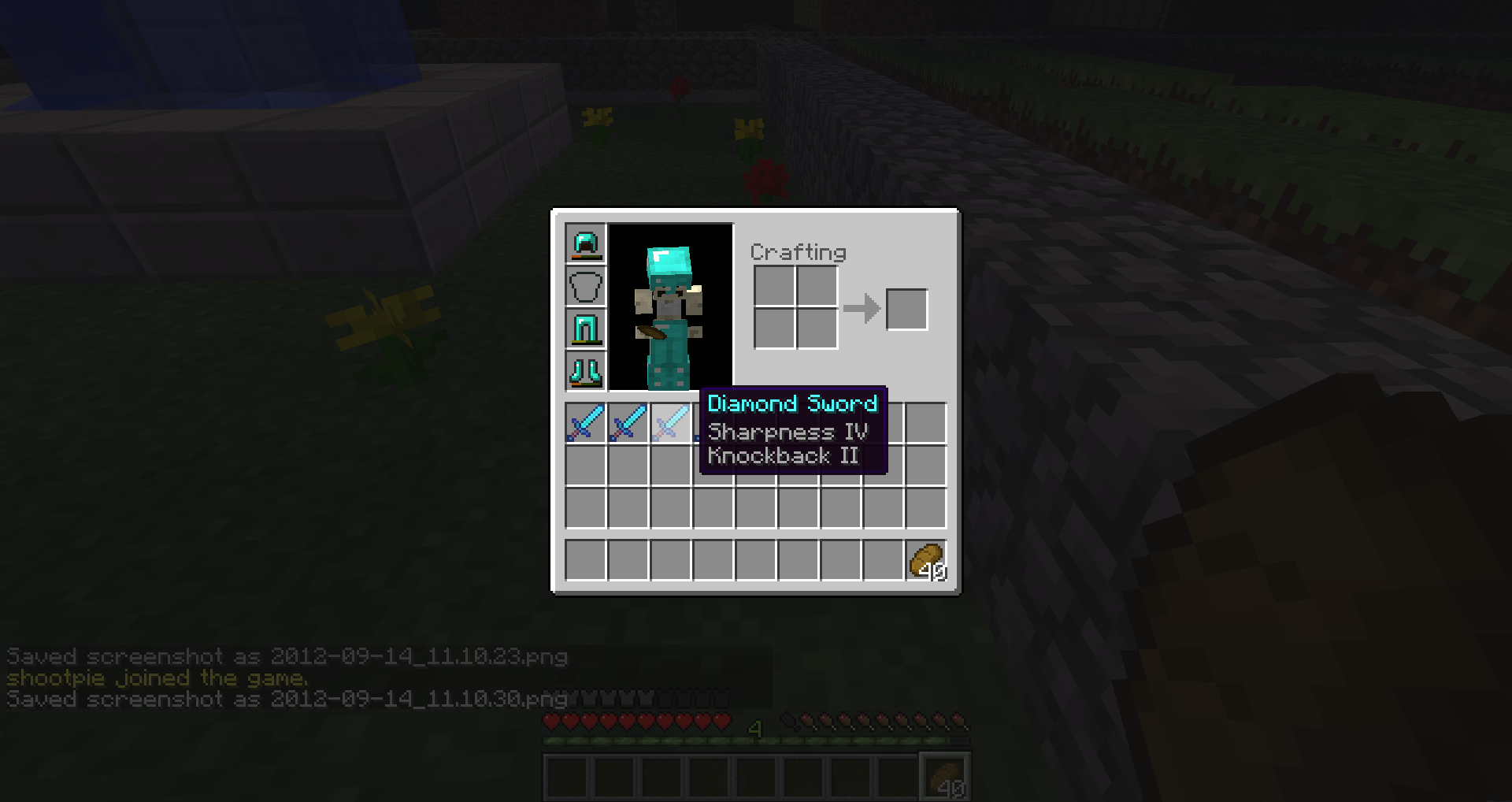Click the shootpie joined the game message
The width and height of the screenshot is (1512, 802).
(x=155, y=678)
